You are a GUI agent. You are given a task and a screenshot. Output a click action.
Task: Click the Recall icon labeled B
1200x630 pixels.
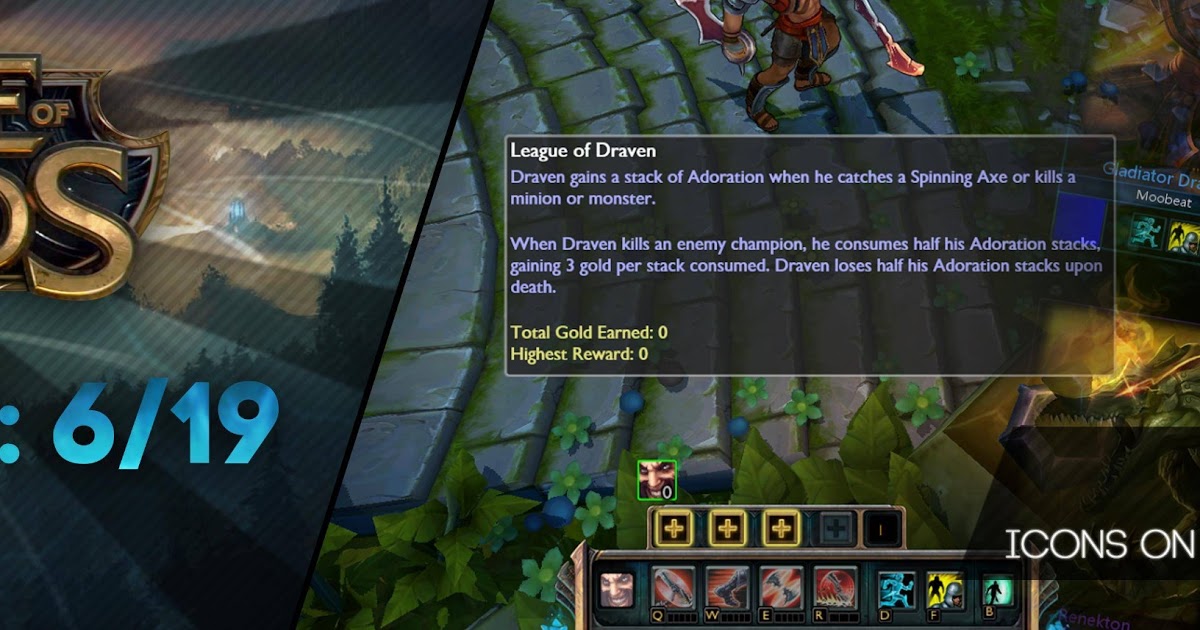[996, 590]
